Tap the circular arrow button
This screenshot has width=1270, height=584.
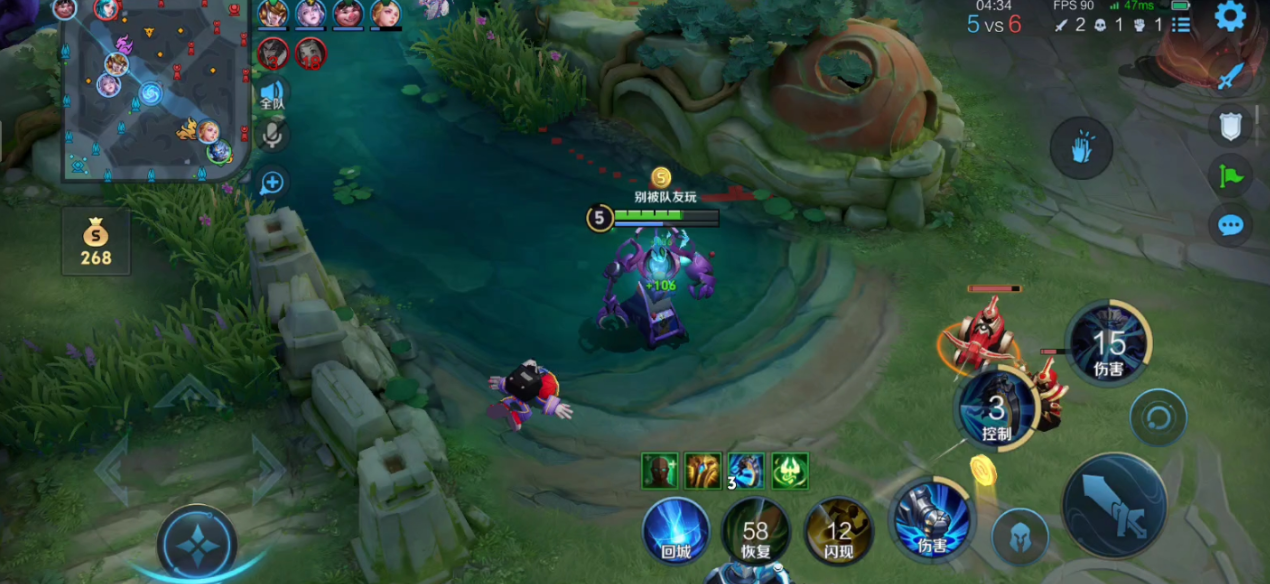pos(1159,416)
